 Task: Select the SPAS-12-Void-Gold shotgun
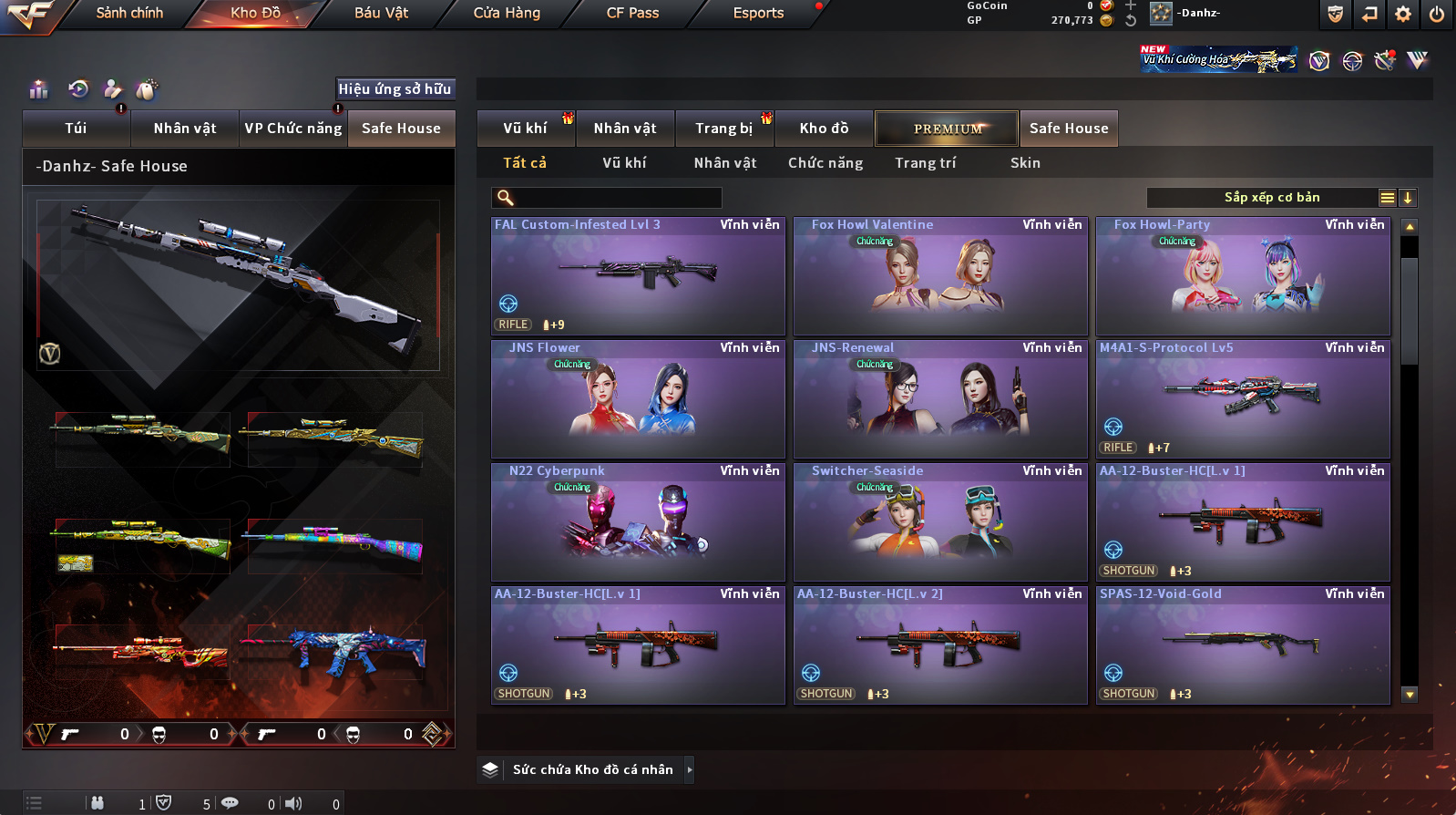click(1243, 645)
